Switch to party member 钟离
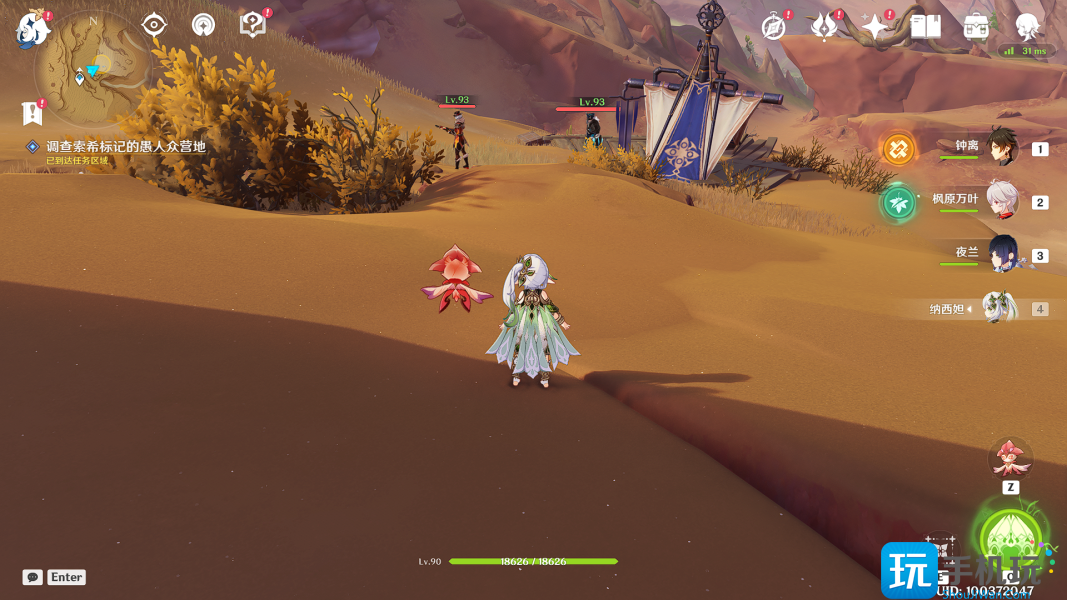The width and height of the screenshot is (1067, 600). (x=1001, y=148)
